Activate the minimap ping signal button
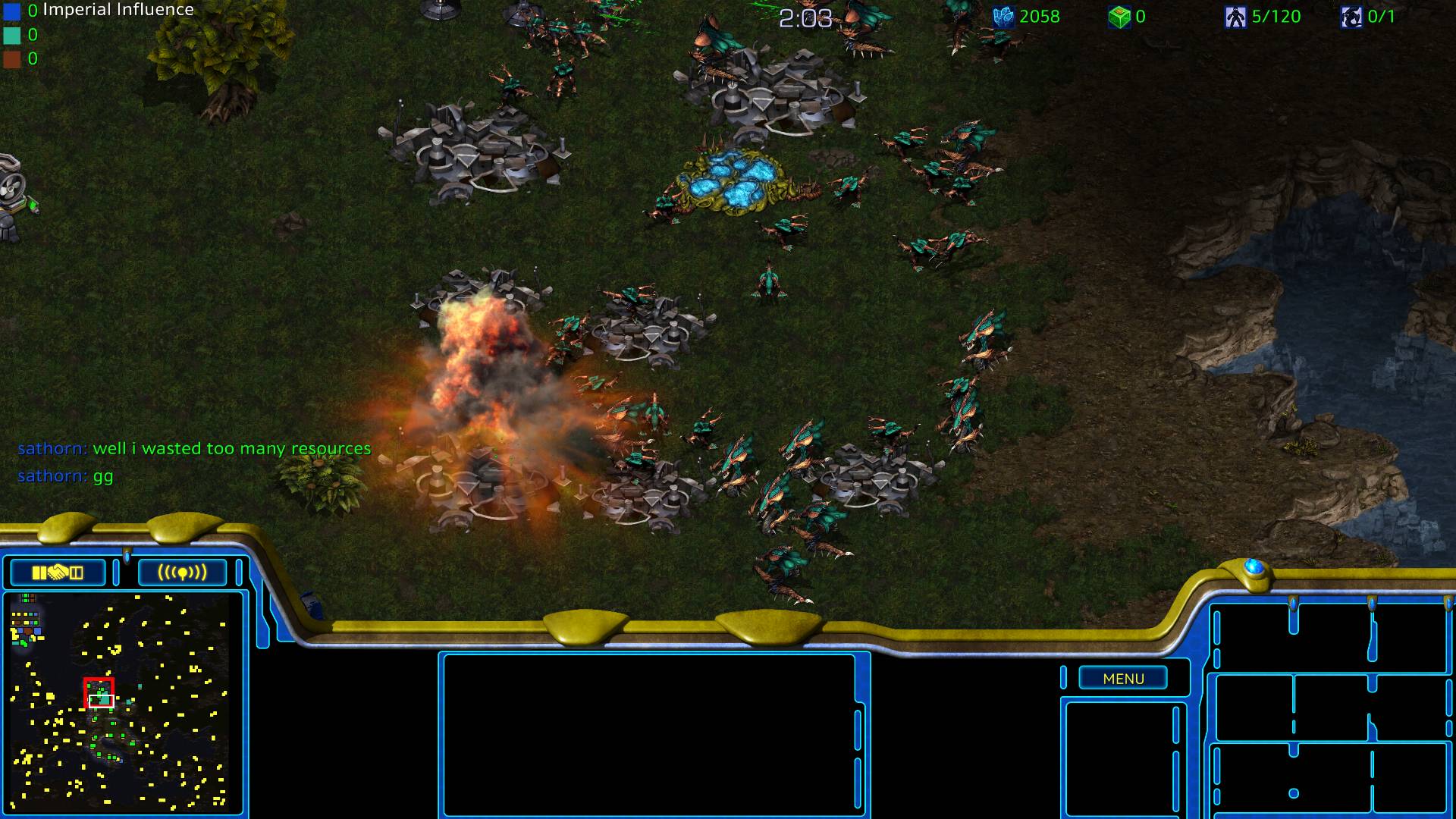 click(182, 573)
